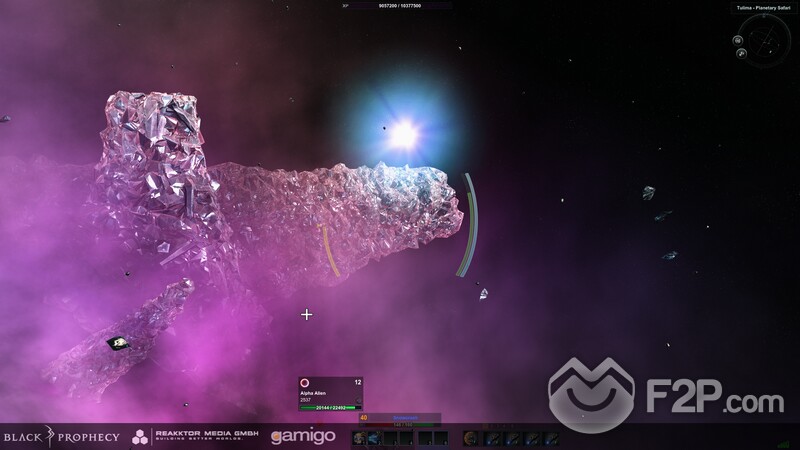The height and width of the screenshot is (450, 800).
Task: Click the circular radar minimap
Action: (x=767, y=38)
